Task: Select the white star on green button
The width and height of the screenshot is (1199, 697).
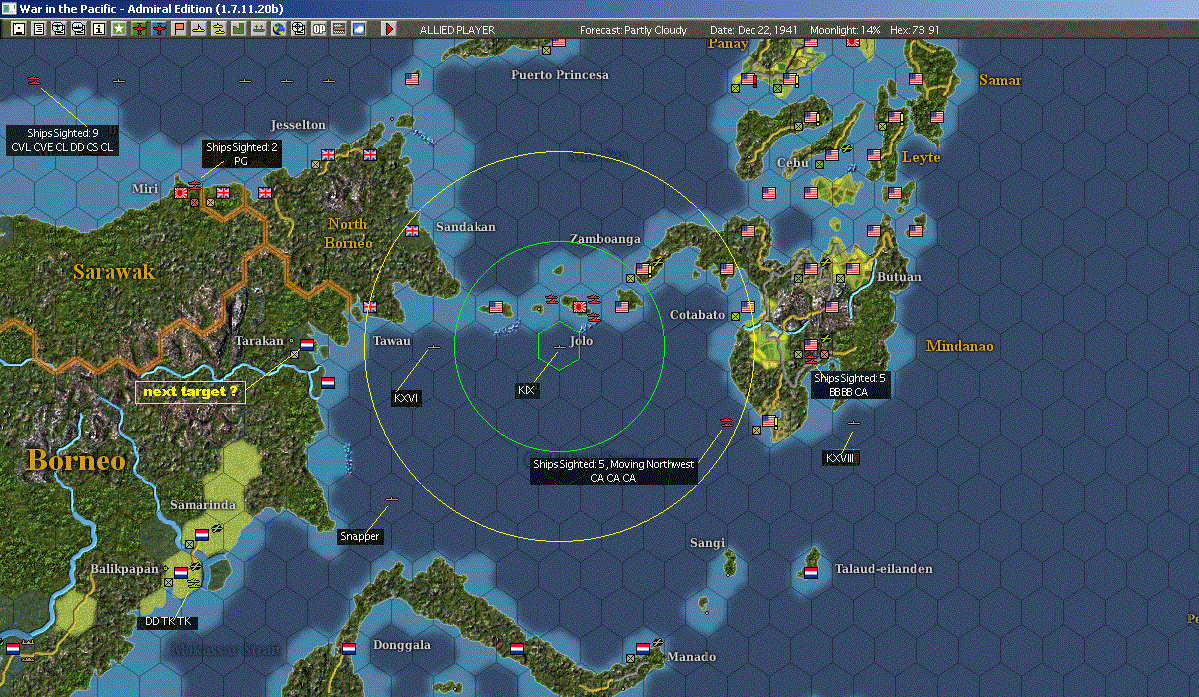Action: 118,29
